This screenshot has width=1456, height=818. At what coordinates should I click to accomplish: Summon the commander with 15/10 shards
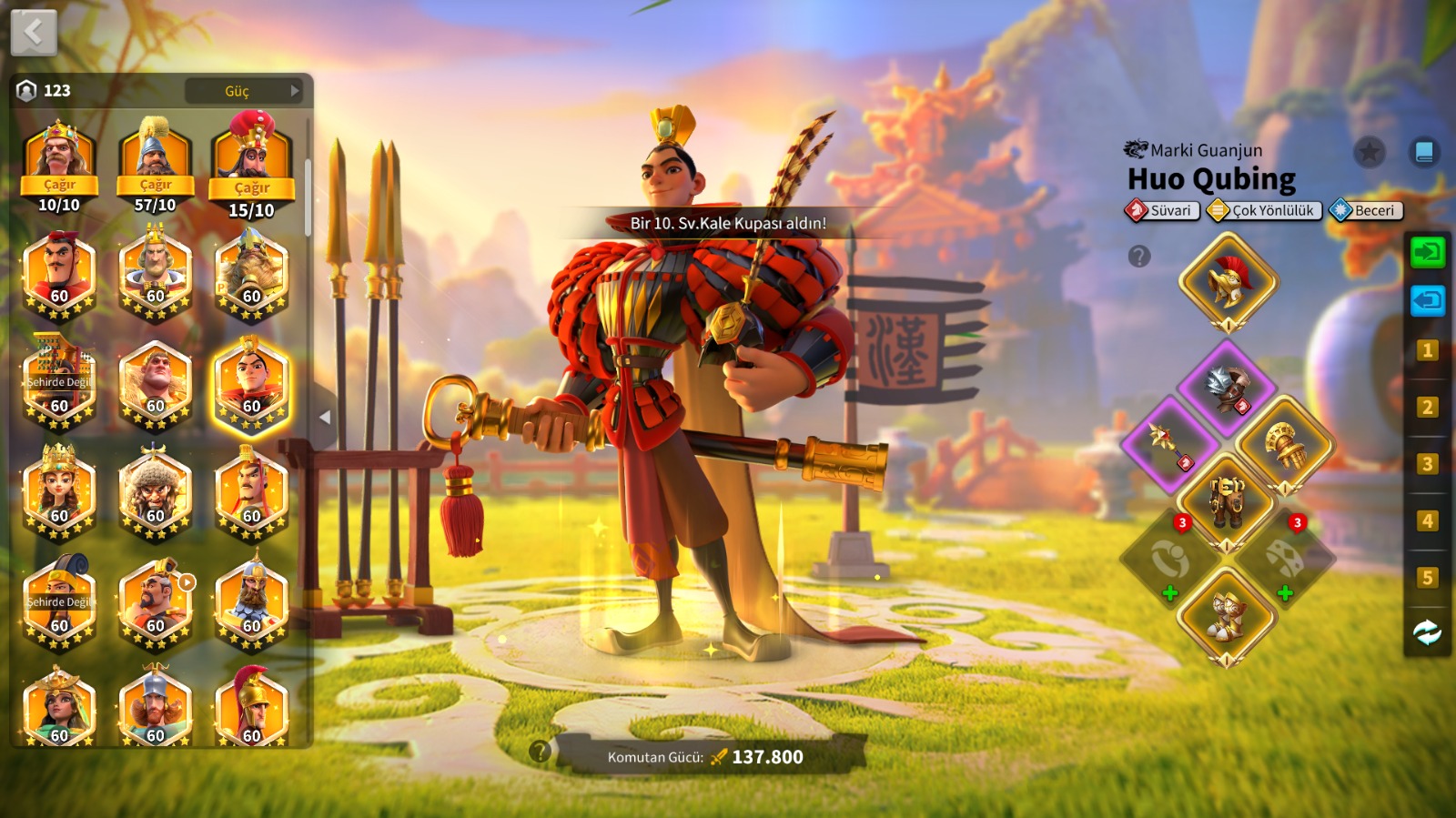pyautogui.click(x=252, y=188)
